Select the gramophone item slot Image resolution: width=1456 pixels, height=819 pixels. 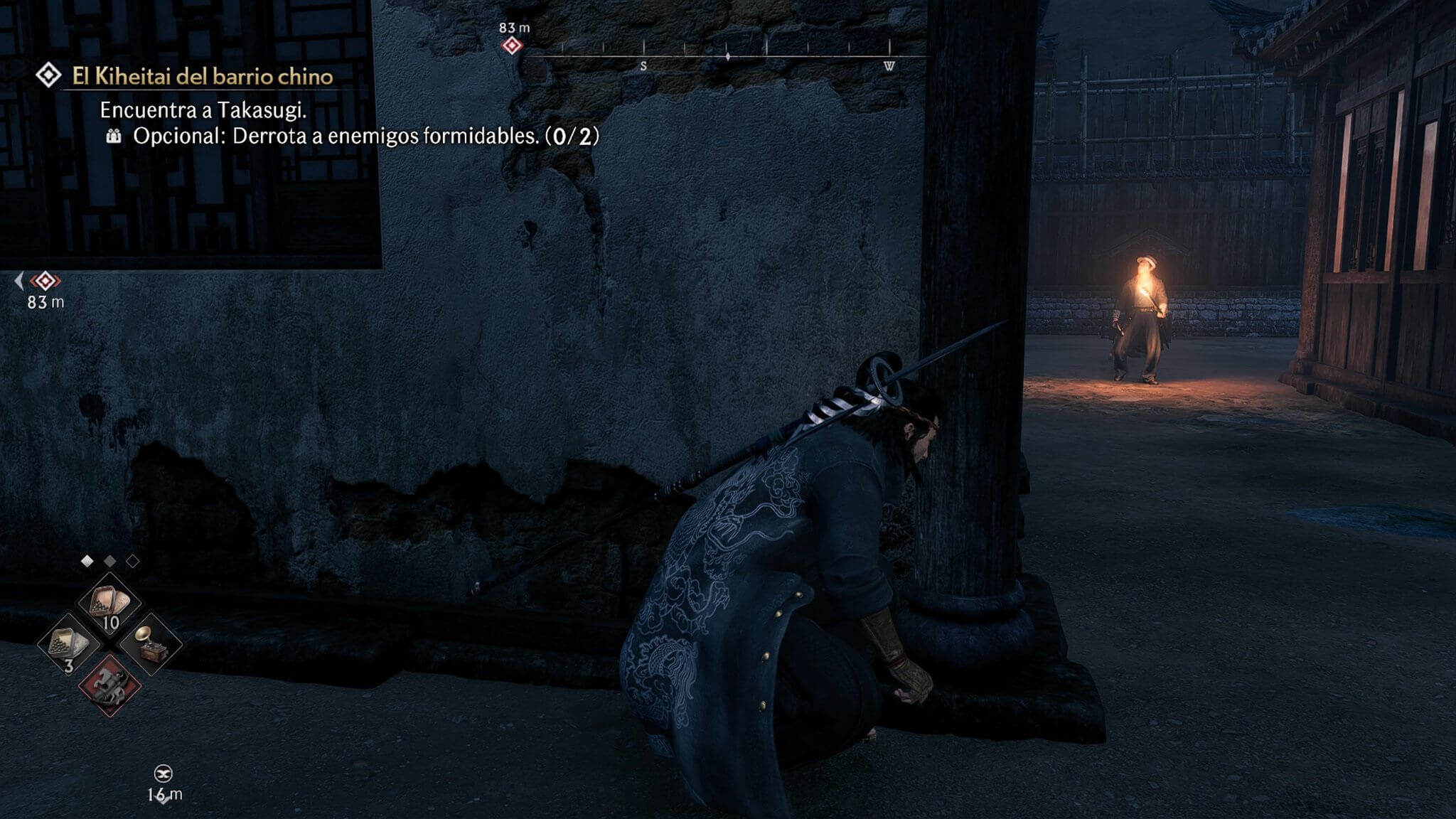(x=150, y=643)
